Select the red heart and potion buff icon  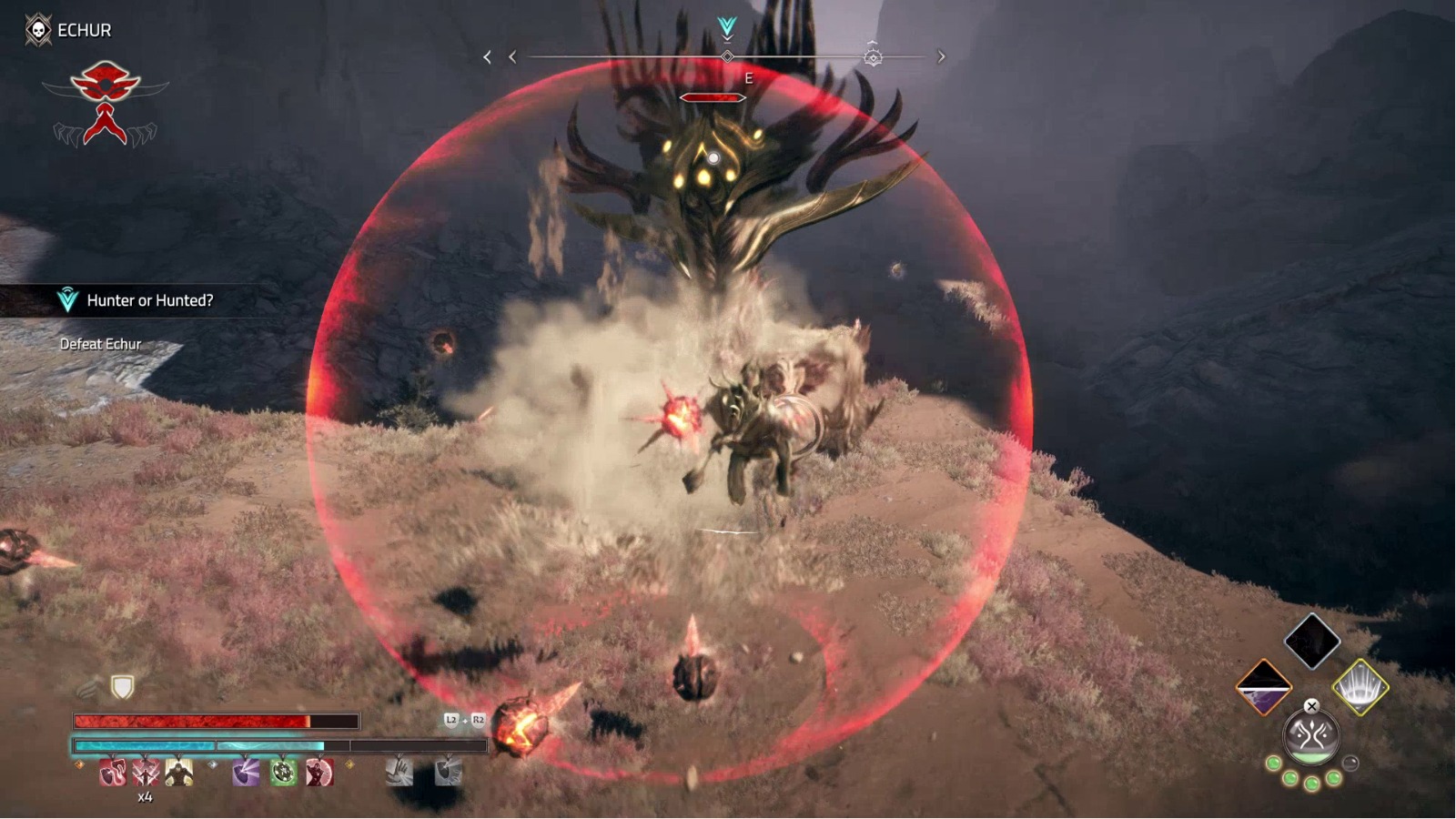(112, 773)
